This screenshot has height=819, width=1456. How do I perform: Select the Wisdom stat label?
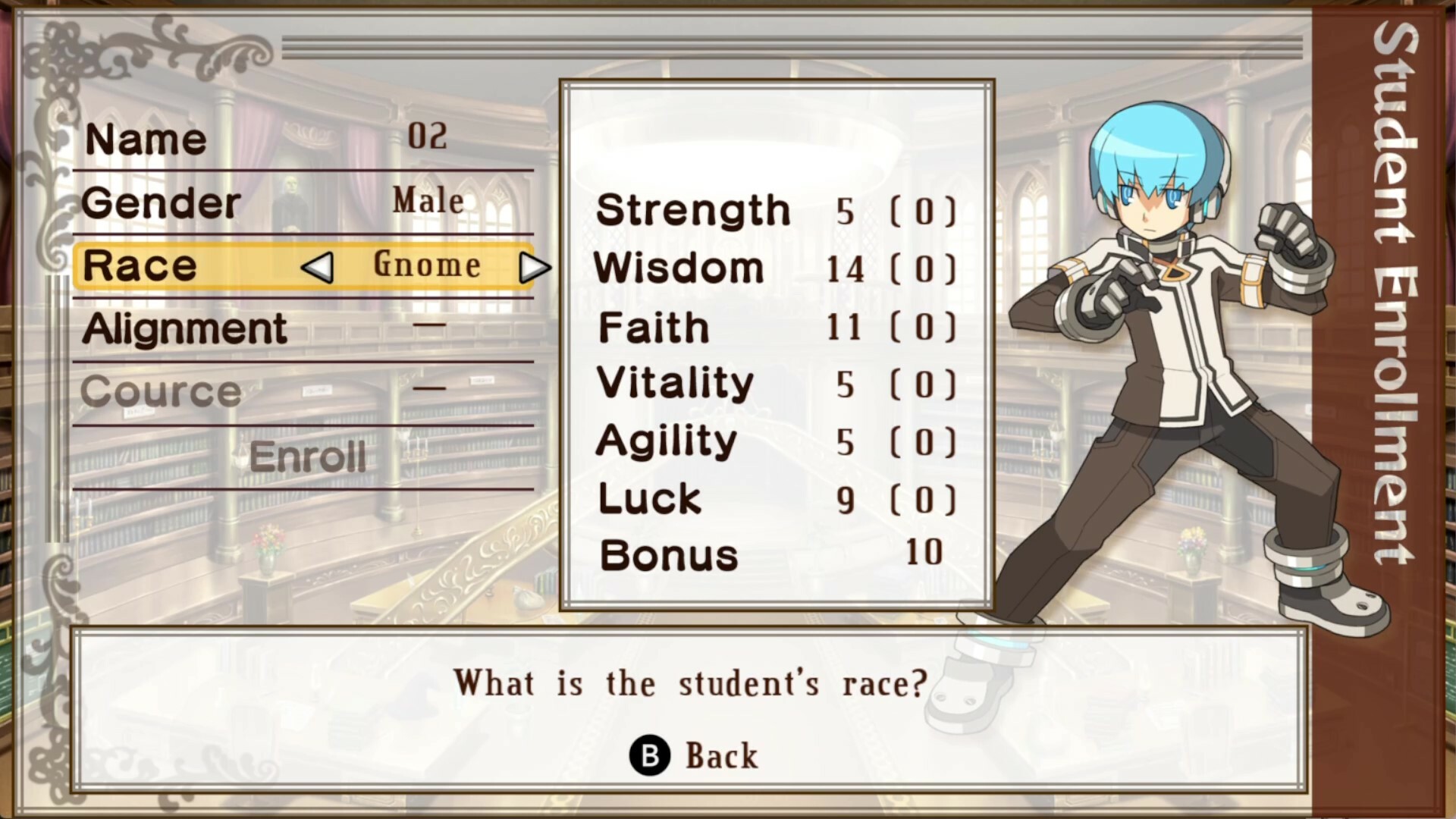point(679,267)
